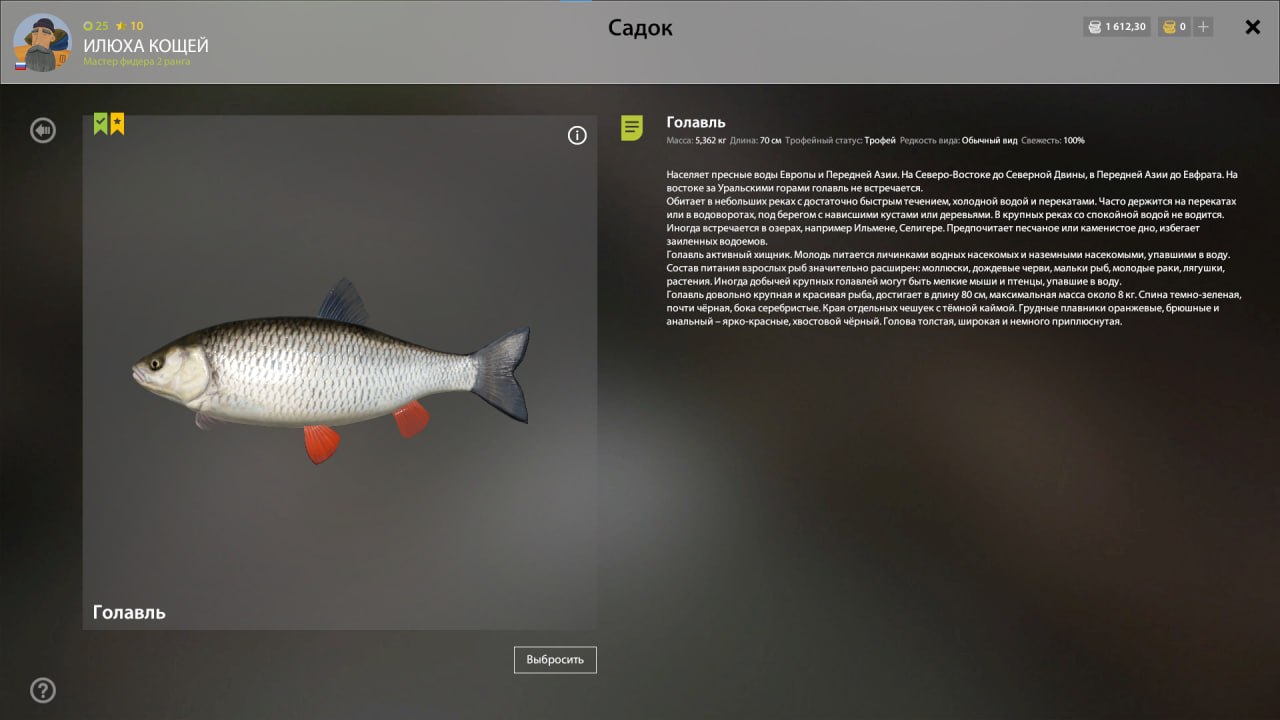Toggle the green checkmark ribbon on fish card
This screenshot has height=720, width=1280.
click(x=99, y=121)
